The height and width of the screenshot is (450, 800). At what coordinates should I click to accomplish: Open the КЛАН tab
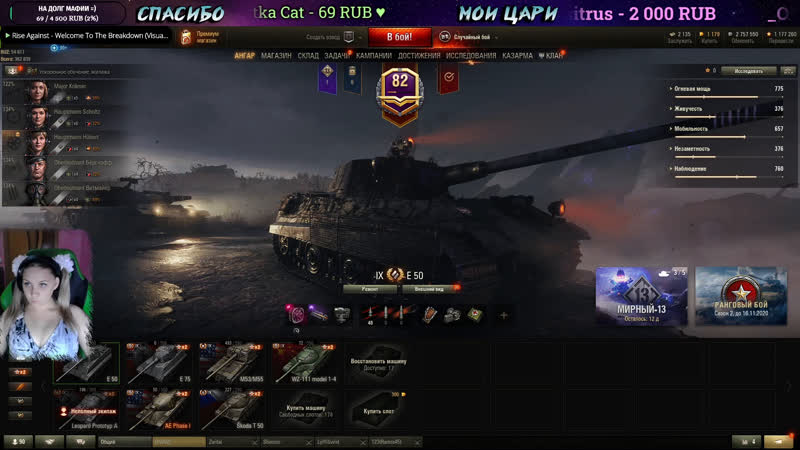pyautogui.click(x=551, y=56)
